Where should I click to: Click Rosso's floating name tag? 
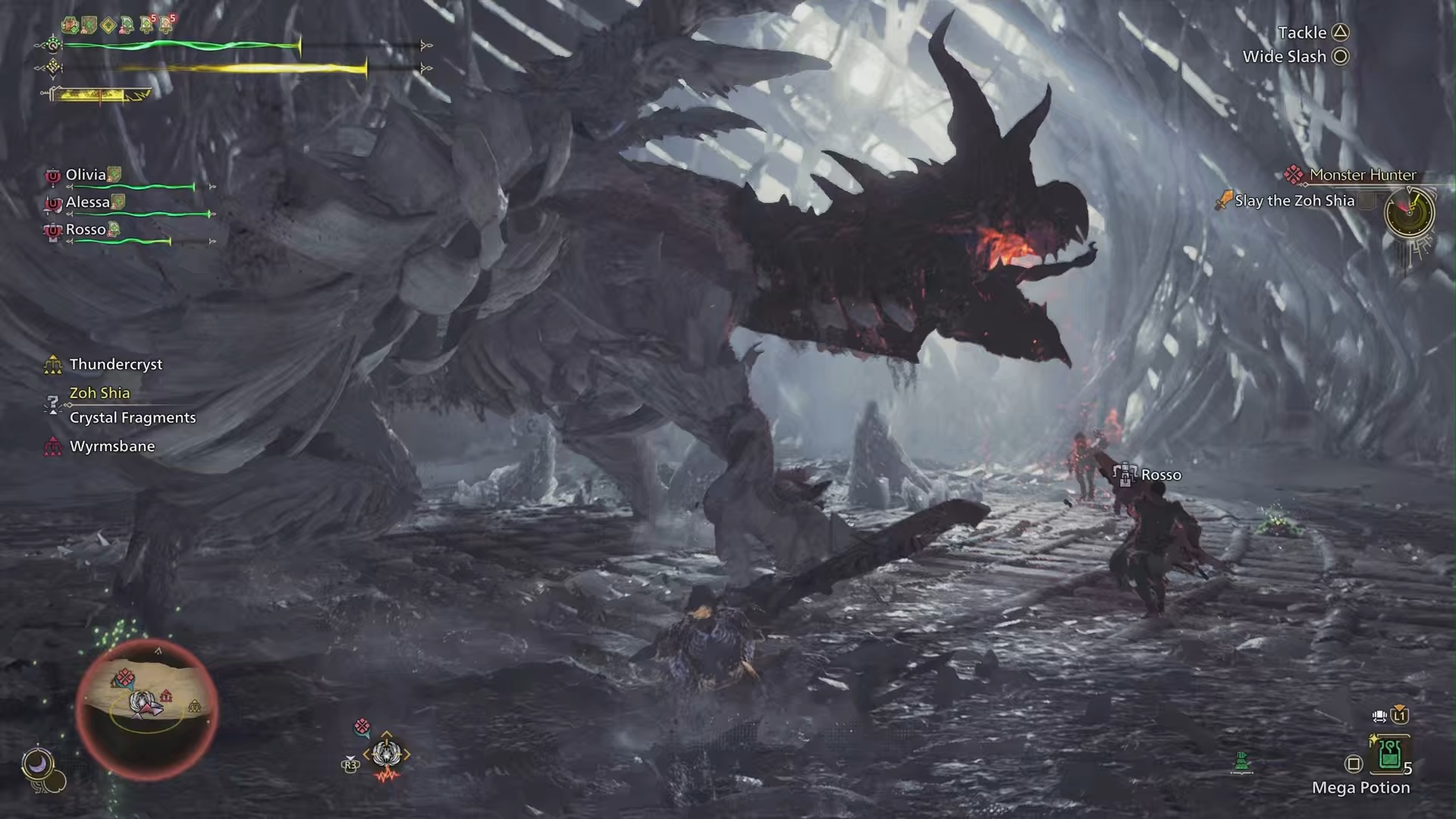pos(1160,475)
